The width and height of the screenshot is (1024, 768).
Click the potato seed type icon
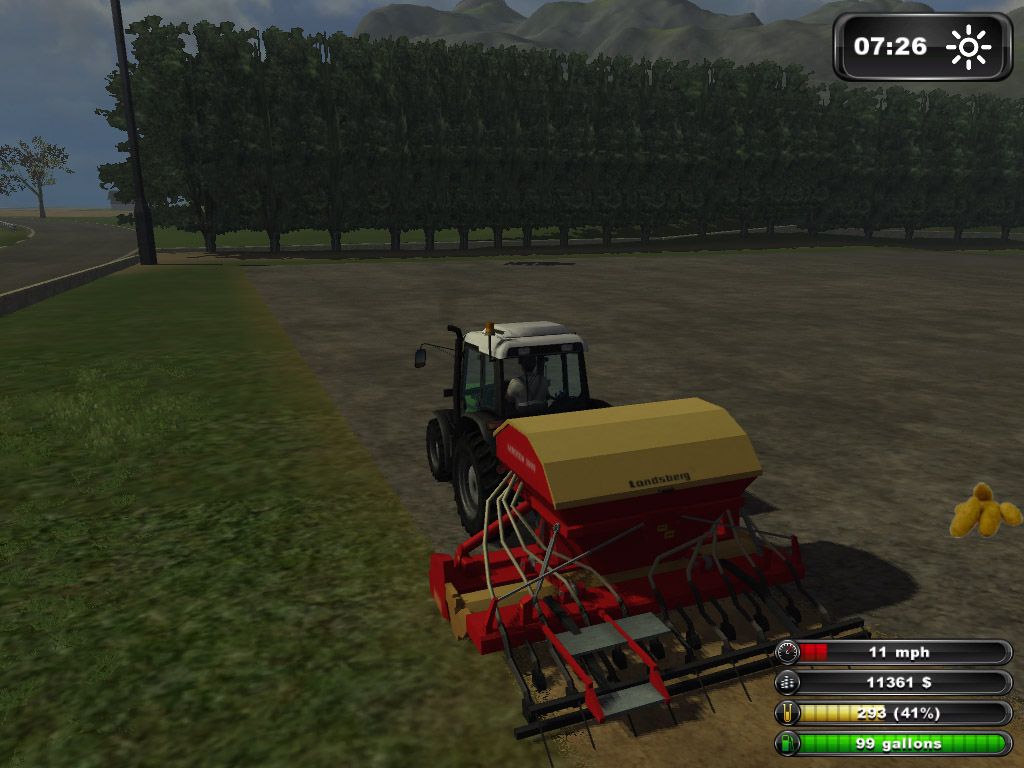pyautogui.click(x=985, y=511)
